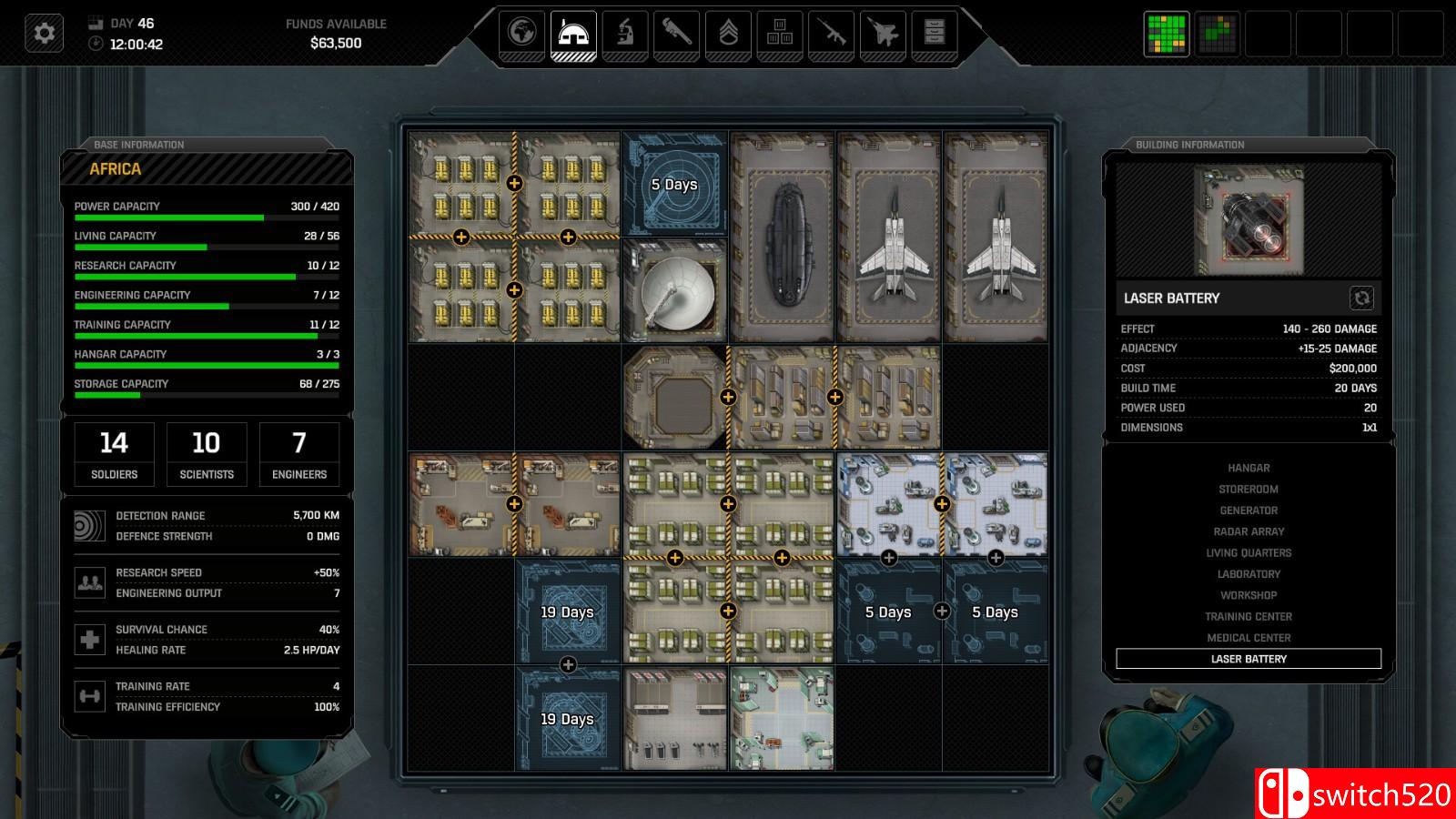Switch to the first base minimap thumbnail
Screen dimensions: 1456x819
click(x=1166, y=34)
